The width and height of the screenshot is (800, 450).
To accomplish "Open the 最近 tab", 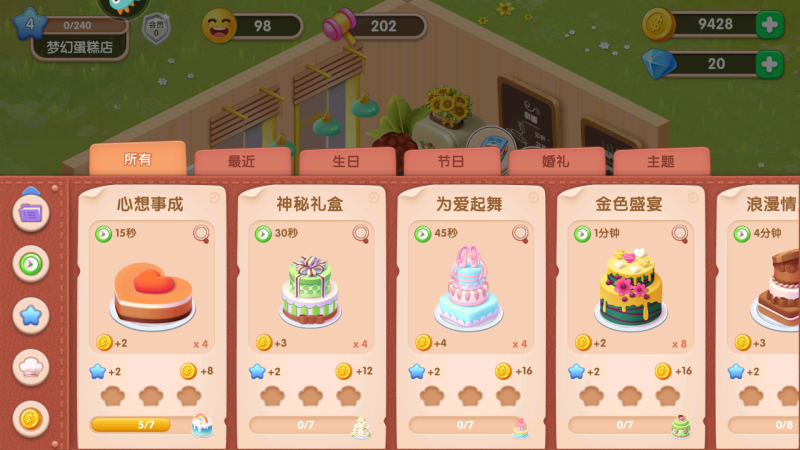I will tap(242, 162).
